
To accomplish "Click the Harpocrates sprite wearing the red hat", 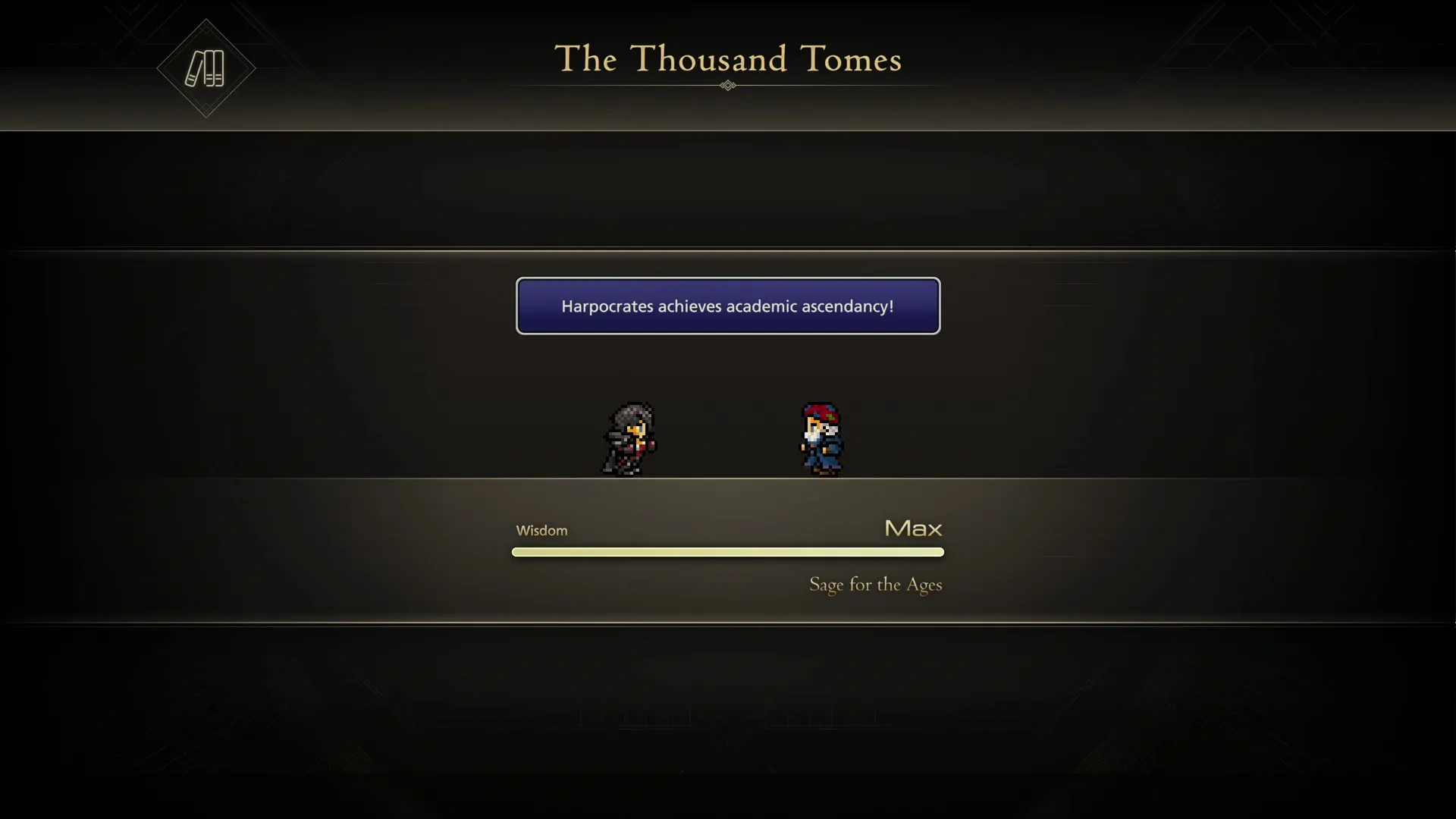I will pos(823,438).
